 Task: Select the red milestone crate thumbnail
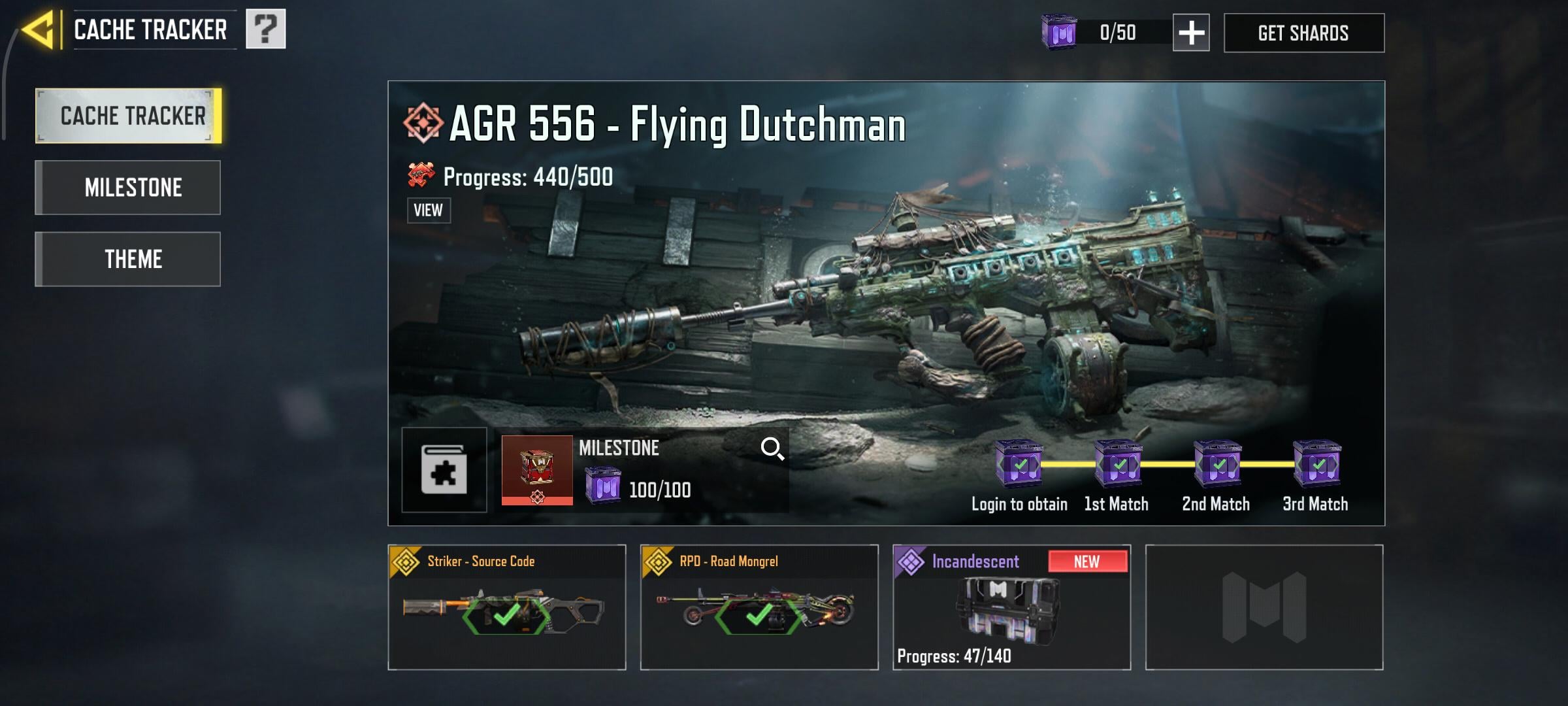pos(537,470)
